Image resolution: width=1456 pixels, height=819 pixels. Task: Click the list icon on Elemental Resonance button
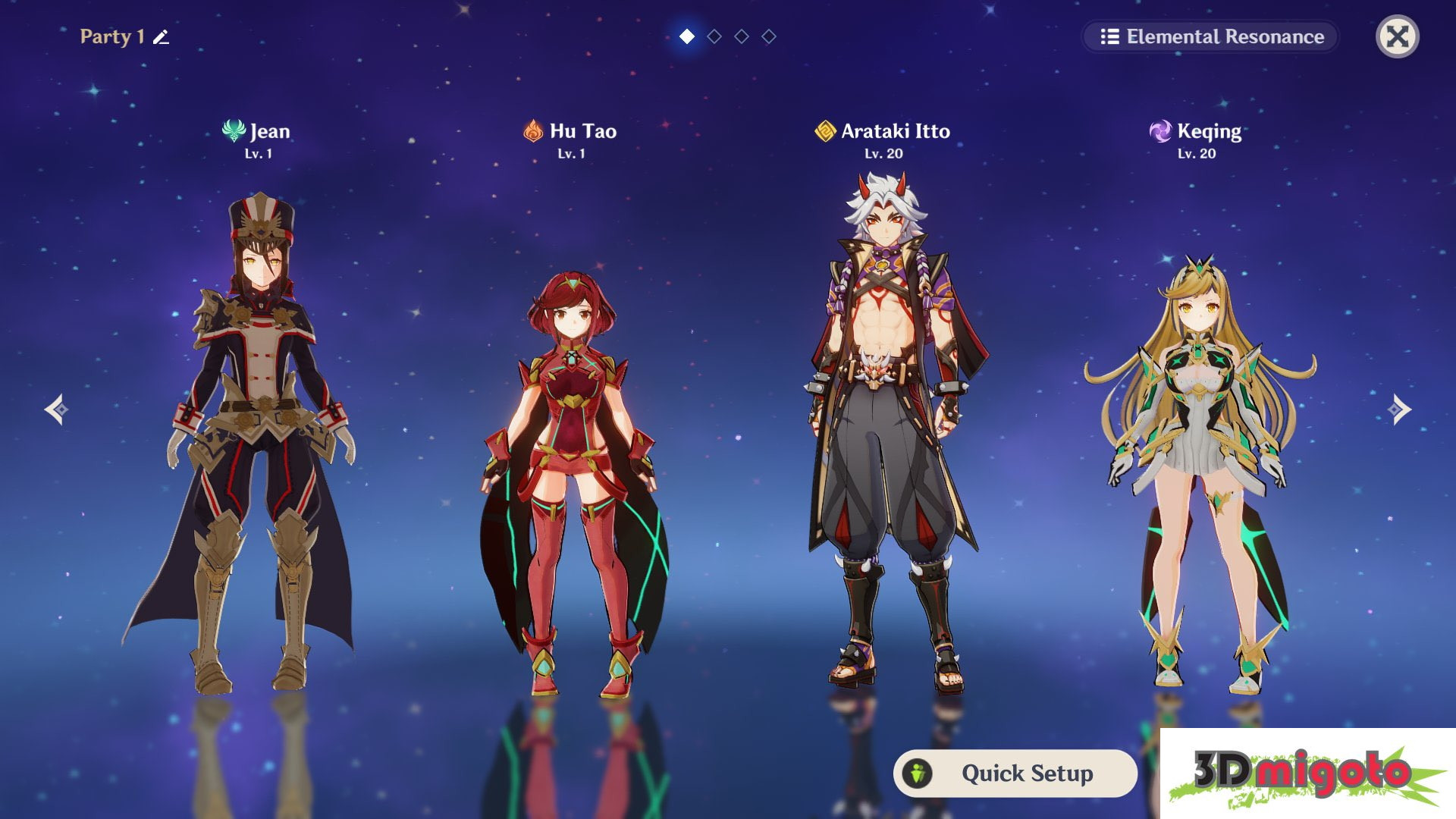click(1109, 36)
